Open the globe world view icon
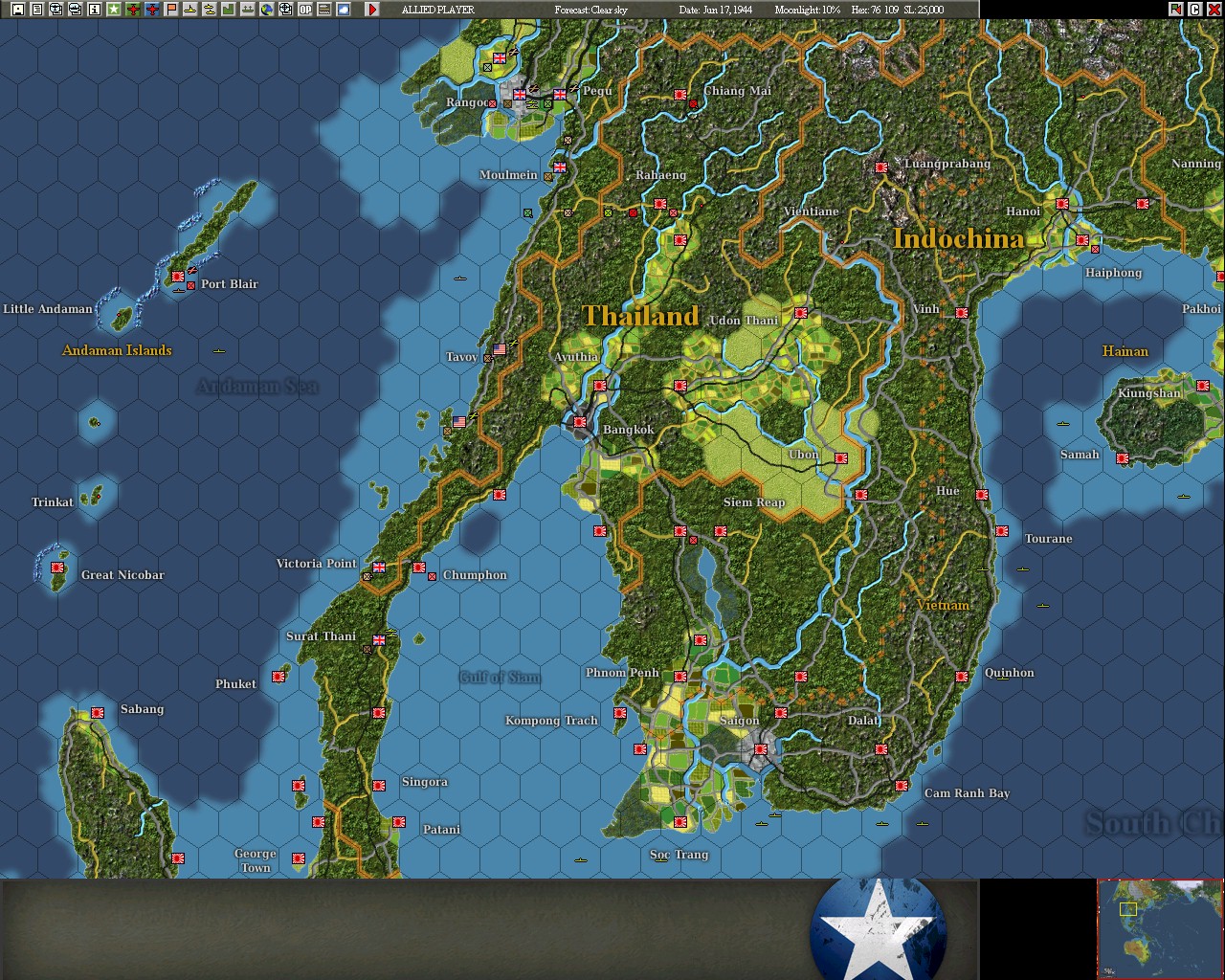Viewport: 1225px width, 980px height. 266,9
